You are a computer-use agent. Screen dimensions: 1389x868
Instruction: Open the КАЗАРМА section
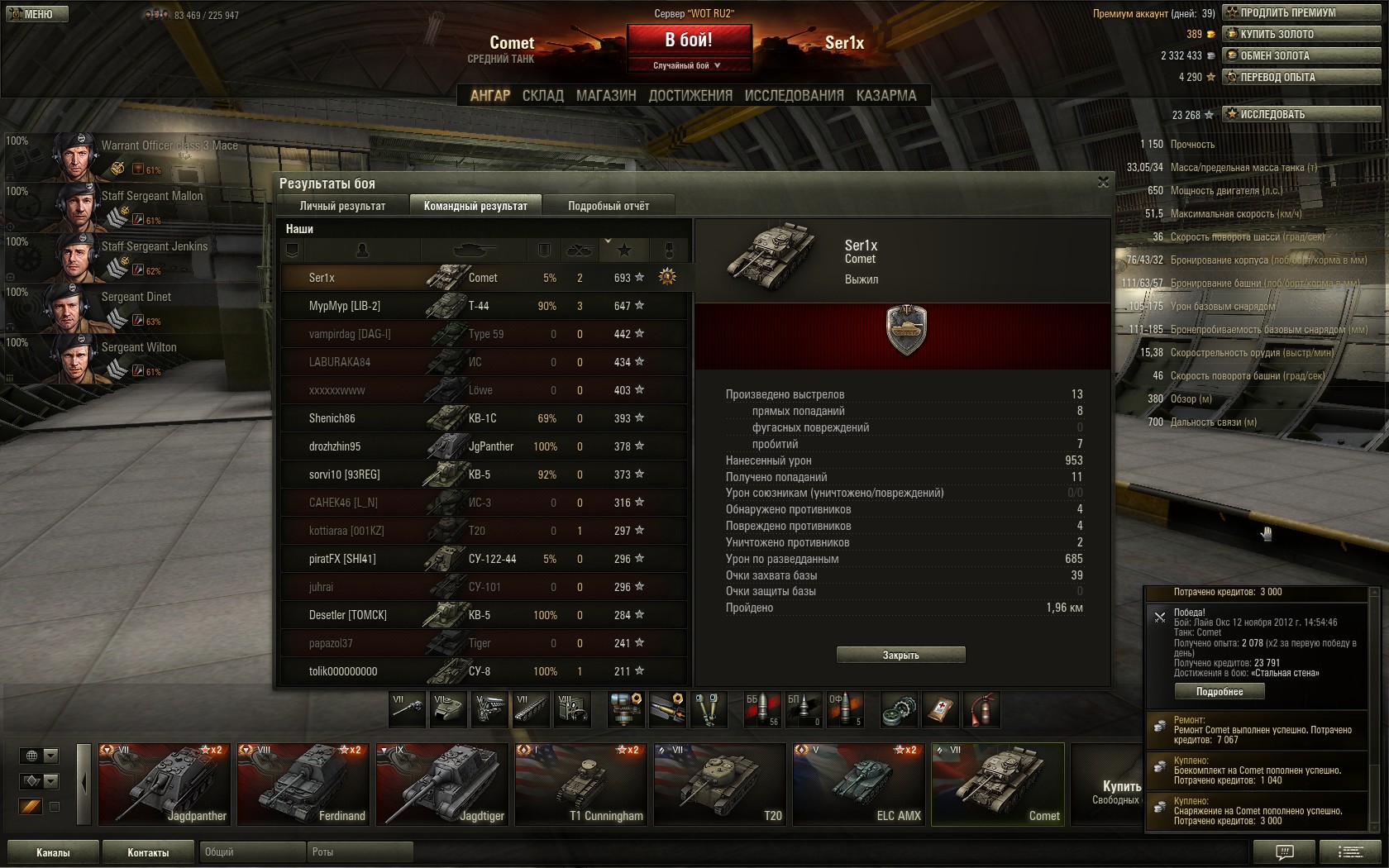pyautogui.click(x=886, y=96)
